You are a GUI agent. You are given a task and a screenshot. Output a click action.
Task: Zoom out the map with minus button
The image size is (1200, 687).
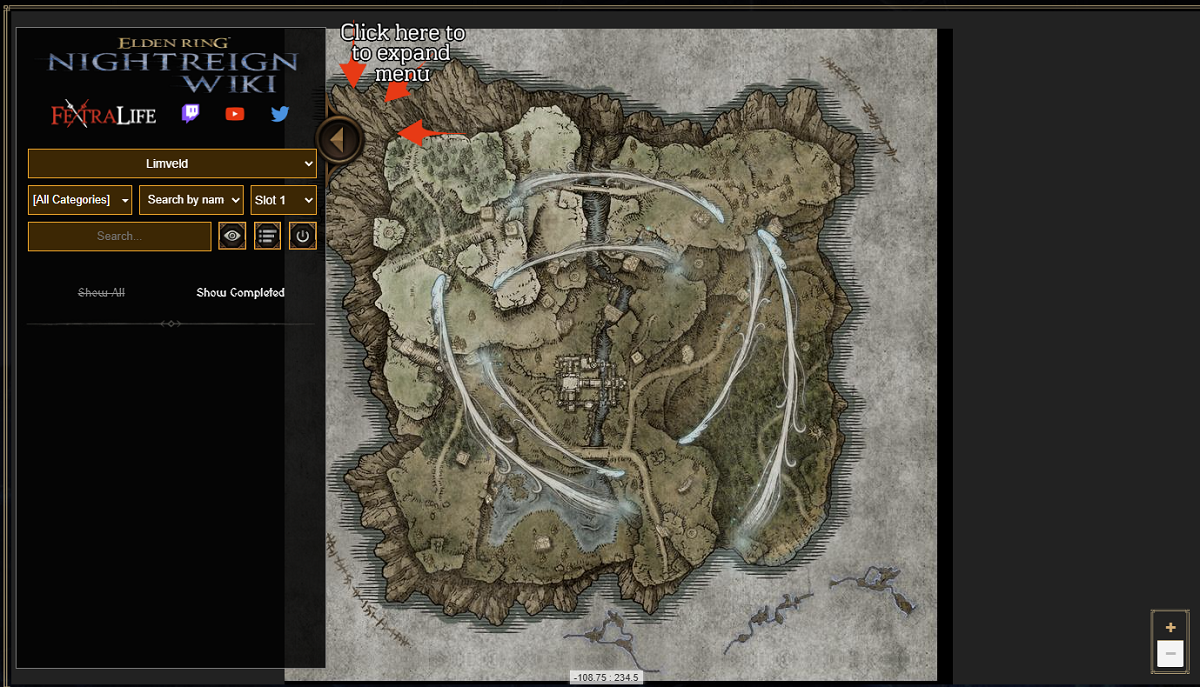click(x=1170, y=654)
